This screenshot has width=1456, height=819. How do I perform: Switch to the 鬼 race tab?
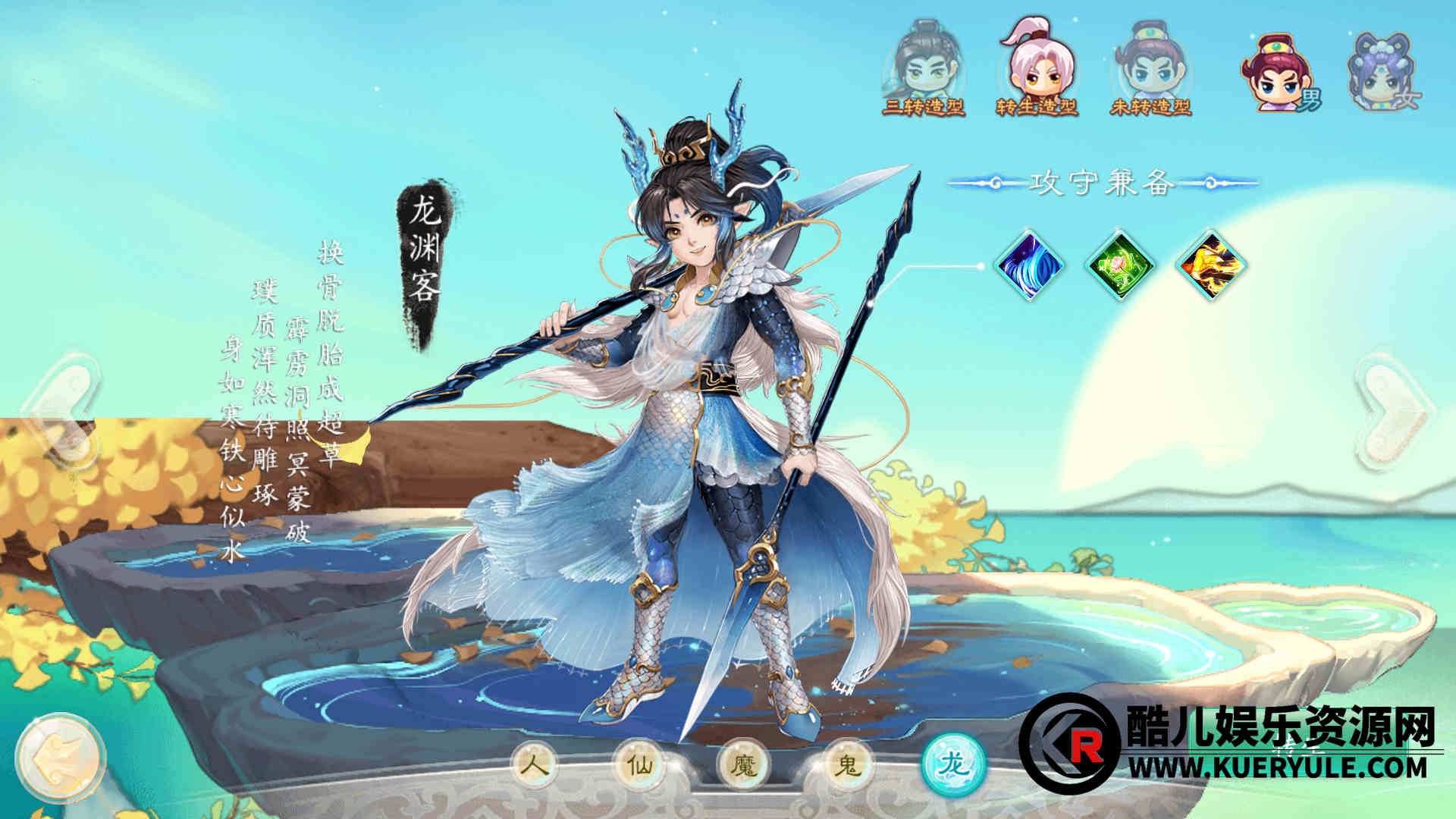pos(847,764)
